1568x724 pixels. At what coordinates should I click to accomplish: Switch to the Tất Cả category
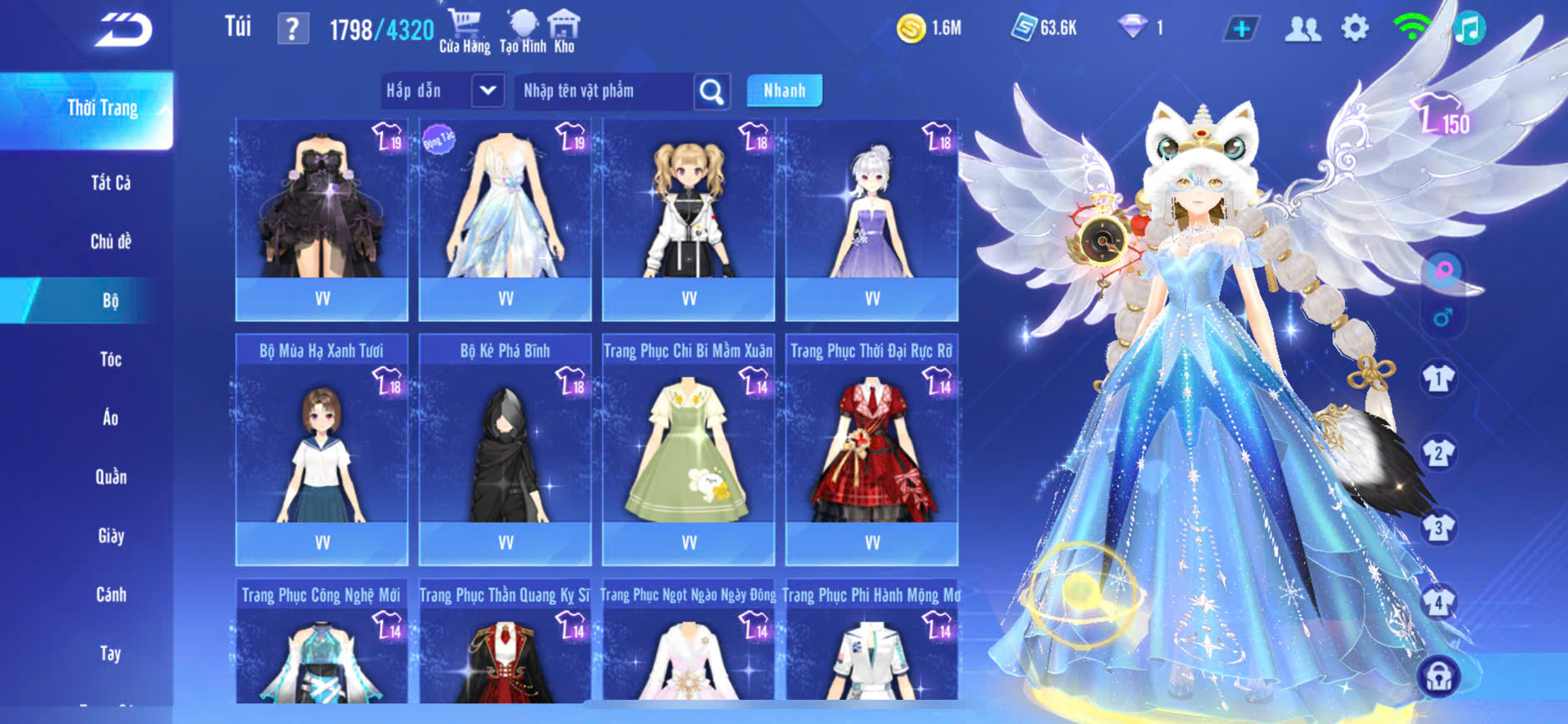click(x=111, y=183)
